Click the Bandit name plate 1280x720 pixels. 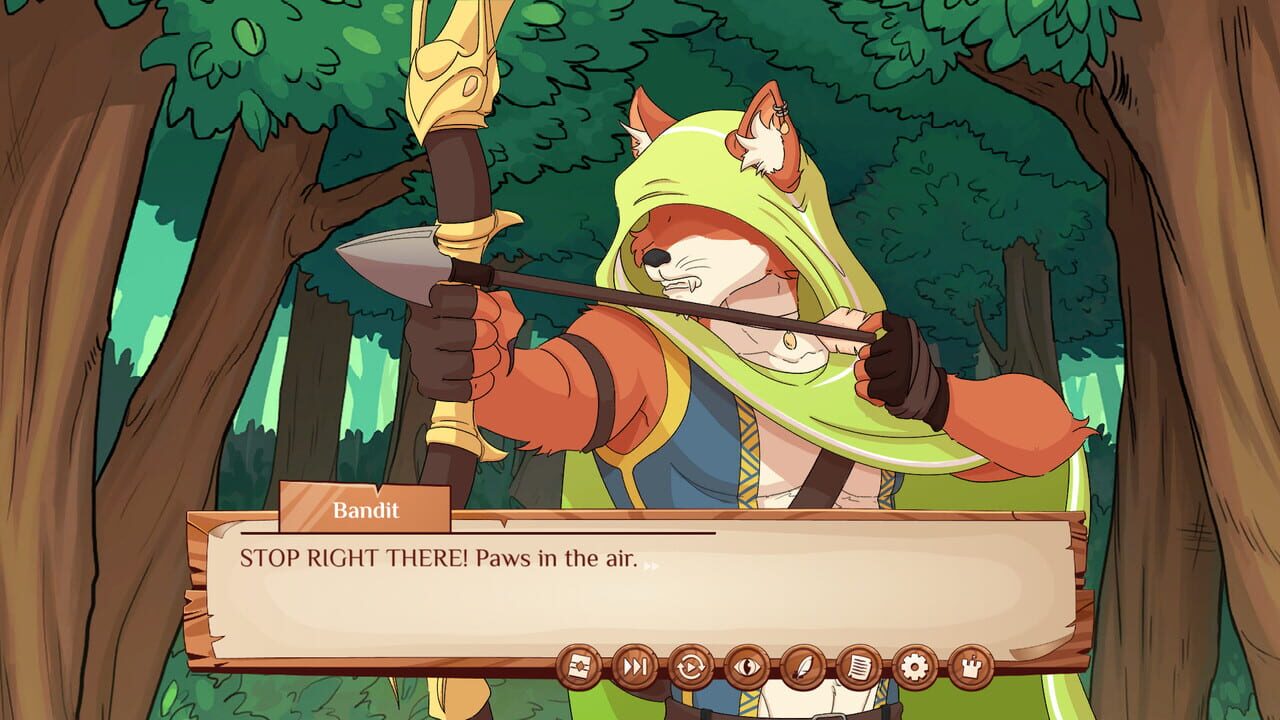point(364,512)
